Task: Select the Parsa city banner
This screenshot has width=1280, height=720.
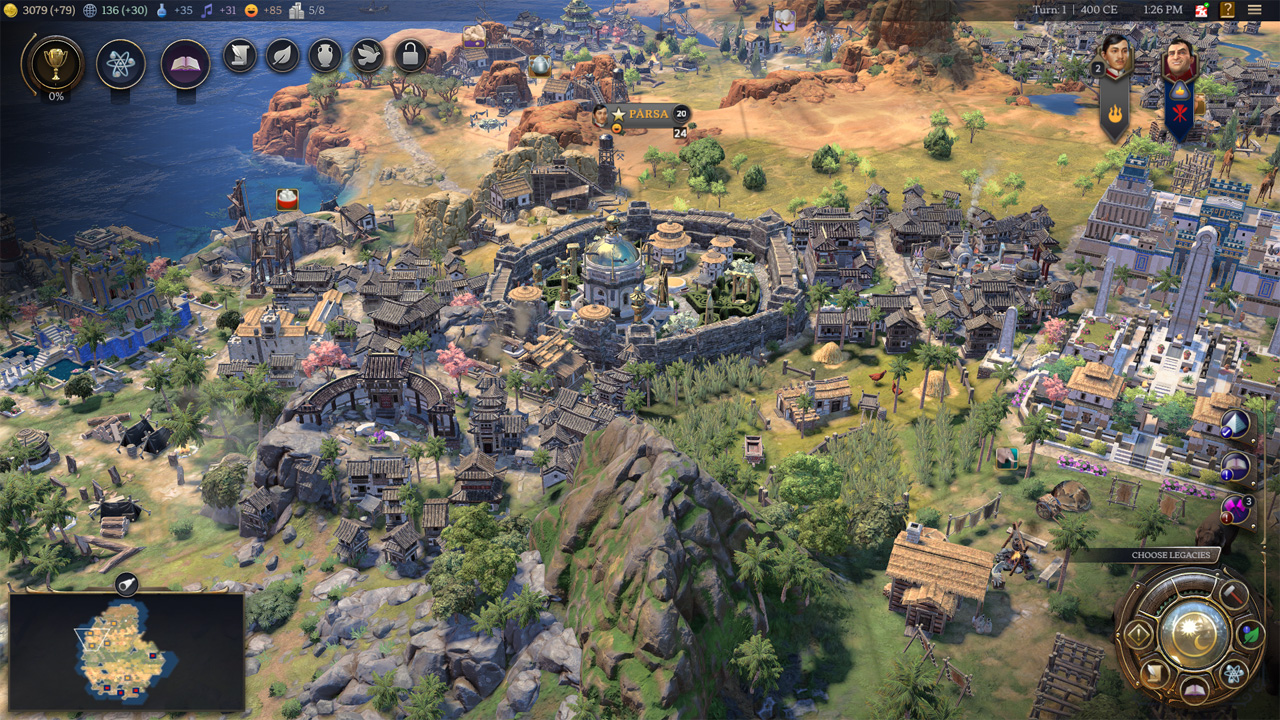Action: point(647,114)
